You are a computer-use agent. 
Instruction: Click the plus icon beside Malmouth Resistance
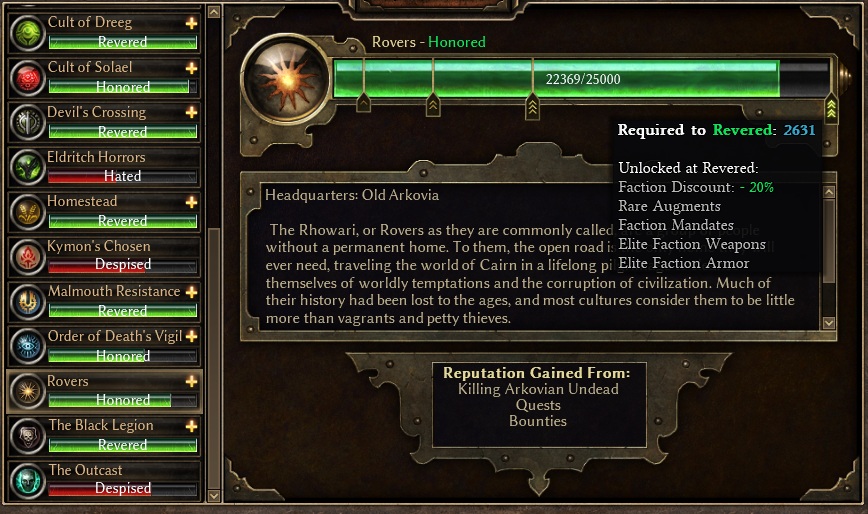[191, 292]
